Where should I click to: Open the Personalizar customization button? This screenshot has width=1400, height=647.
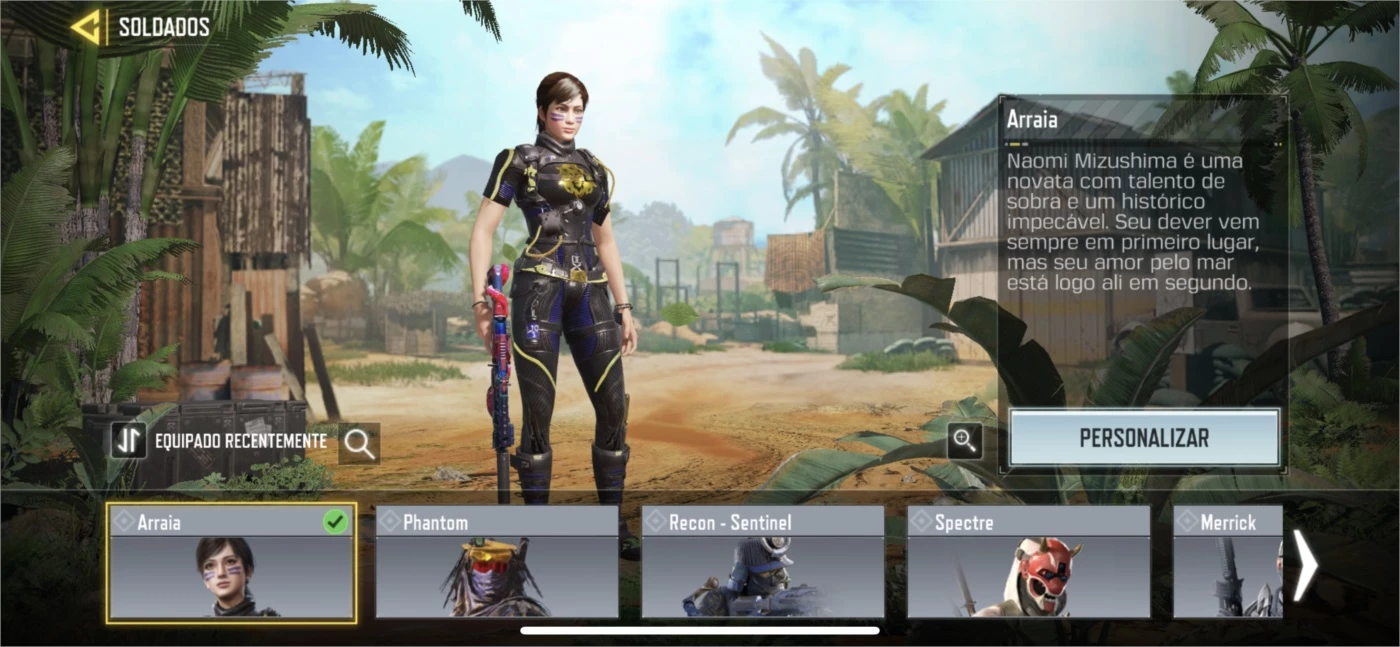point(1144,438)
